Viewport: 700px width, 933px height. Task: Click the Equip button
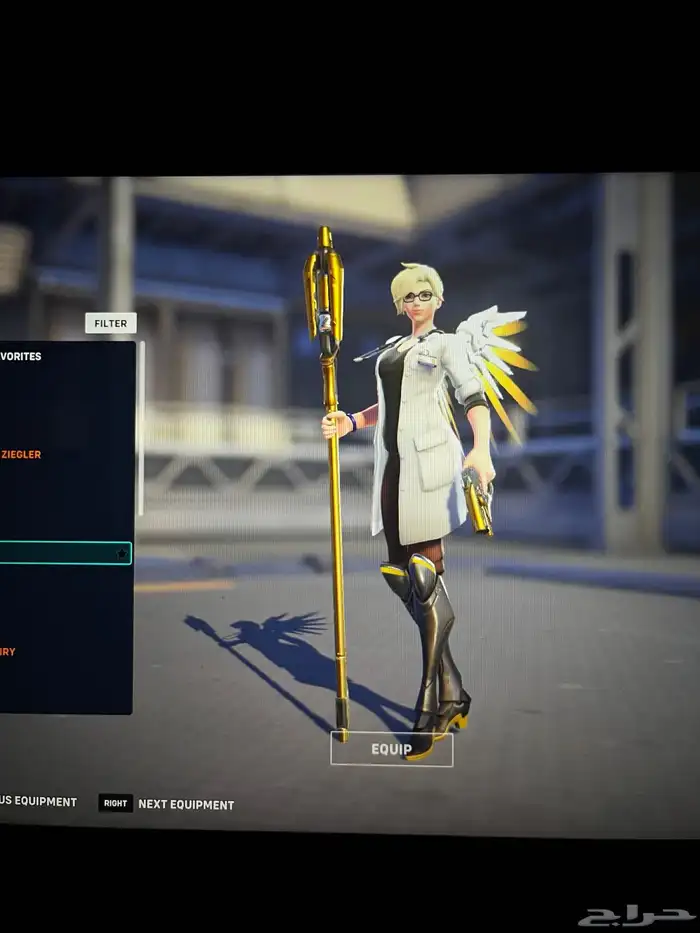coord(391,749)
